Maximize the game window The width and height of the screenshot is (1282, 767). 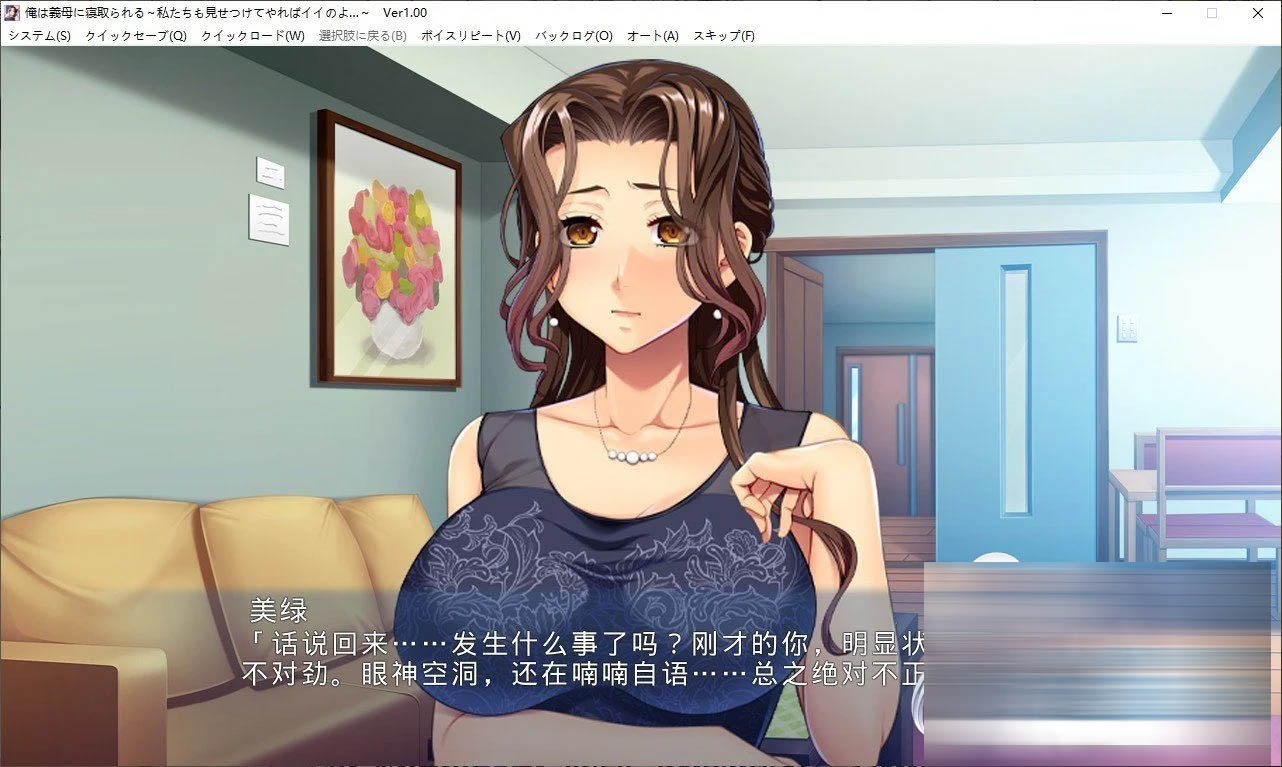point(1211,13)
